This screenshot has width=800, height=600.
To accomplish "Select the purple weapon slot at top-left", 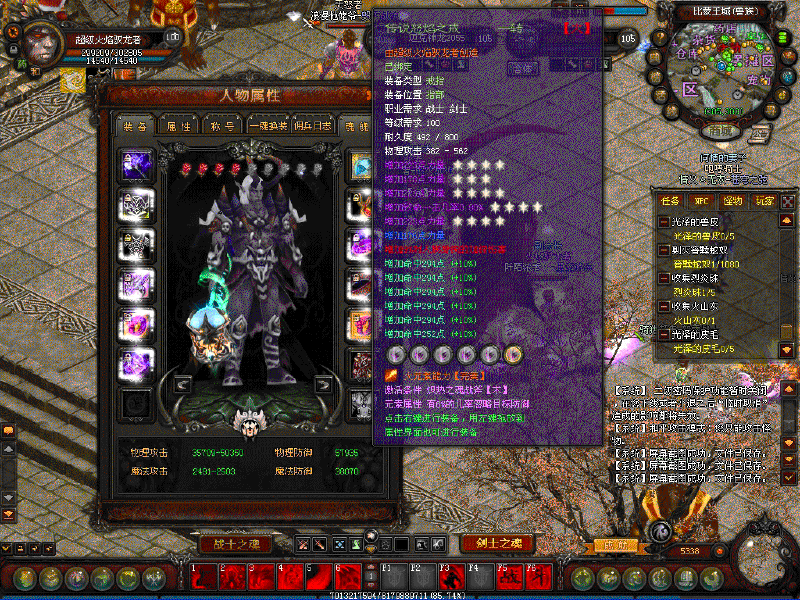I will click(134, 165).
